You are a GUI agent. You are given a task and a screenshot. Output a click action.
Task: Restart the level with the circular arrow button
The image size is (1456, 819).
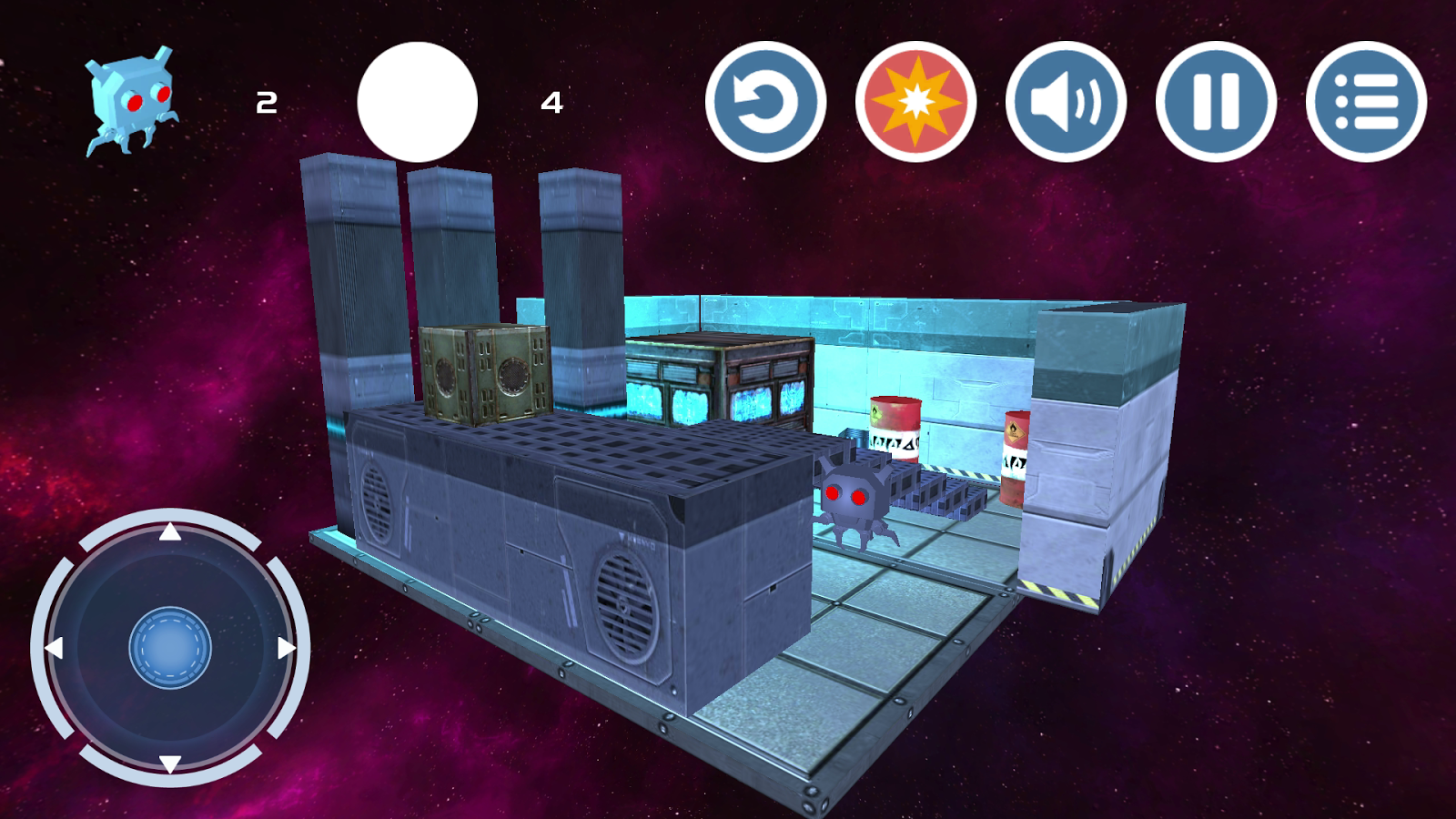pyautogui.click(x=765, y=102)
